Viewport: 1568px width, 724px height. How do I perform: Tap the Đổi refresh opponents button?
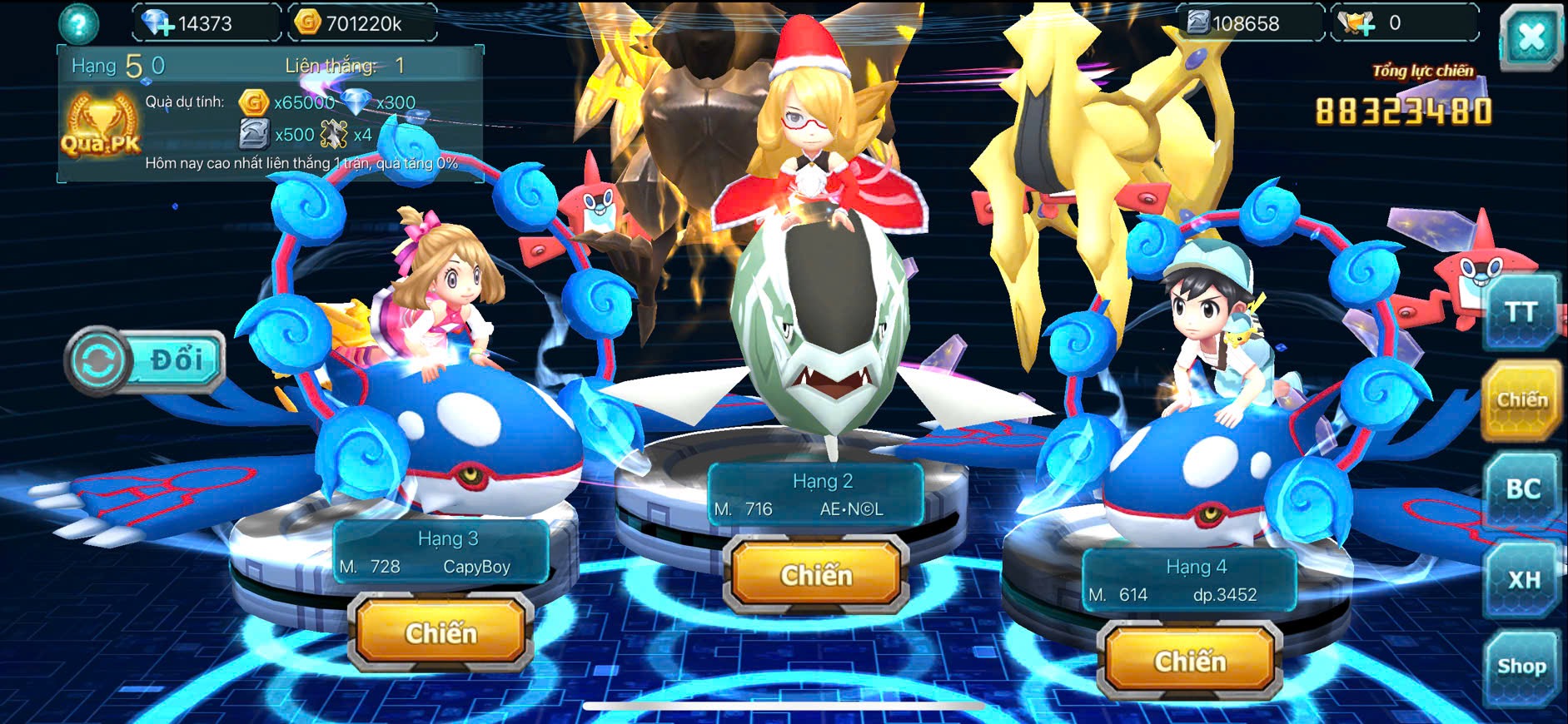pyautogui.click(x=146, y=360)
